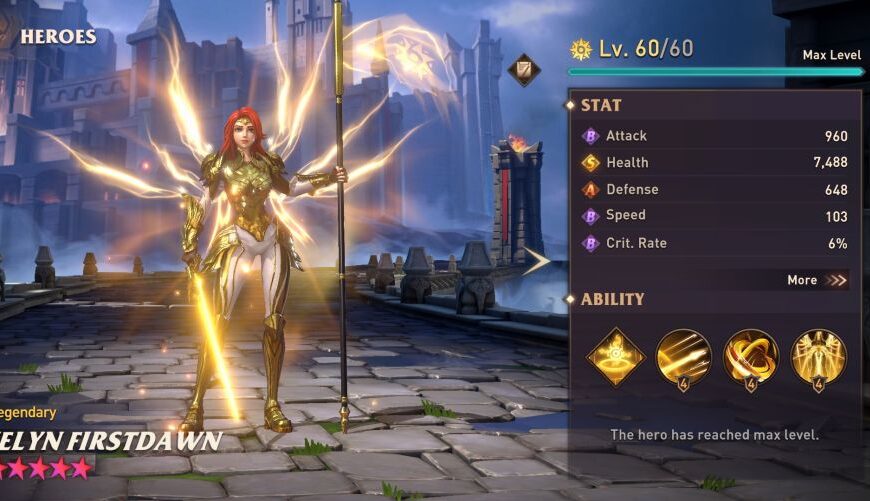870x501 pixels.
Task: Click the diamond-shaped icon left of the level
Action: (524, 70)
